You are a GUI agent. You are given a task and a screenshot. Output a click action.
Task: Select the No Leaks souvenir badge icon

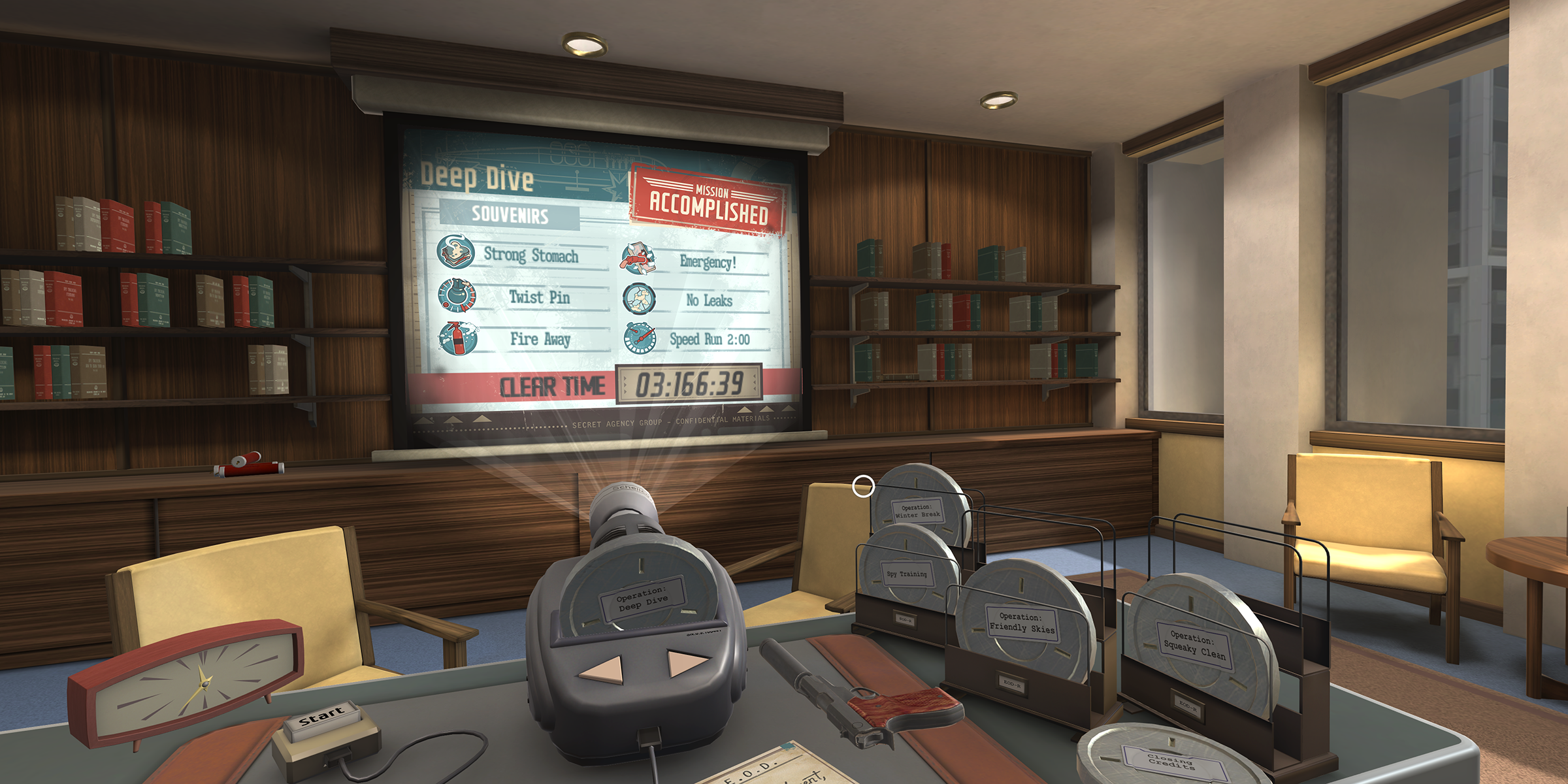(x=639, y=299)
